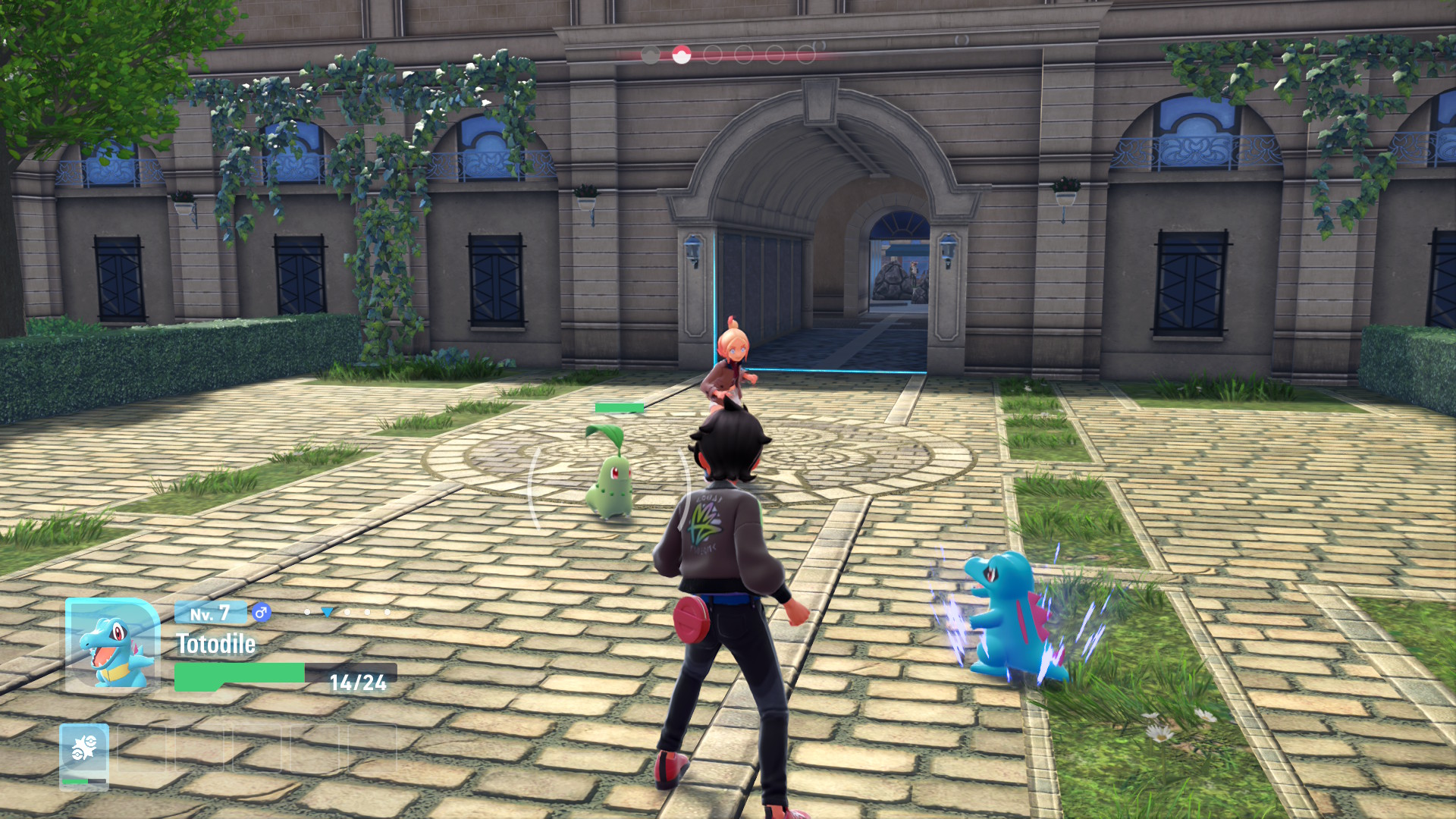This screenshot has height=819, width=1456.
Task: Click the active red Pokéball progress marker
Action: click(x=681, y=54)
